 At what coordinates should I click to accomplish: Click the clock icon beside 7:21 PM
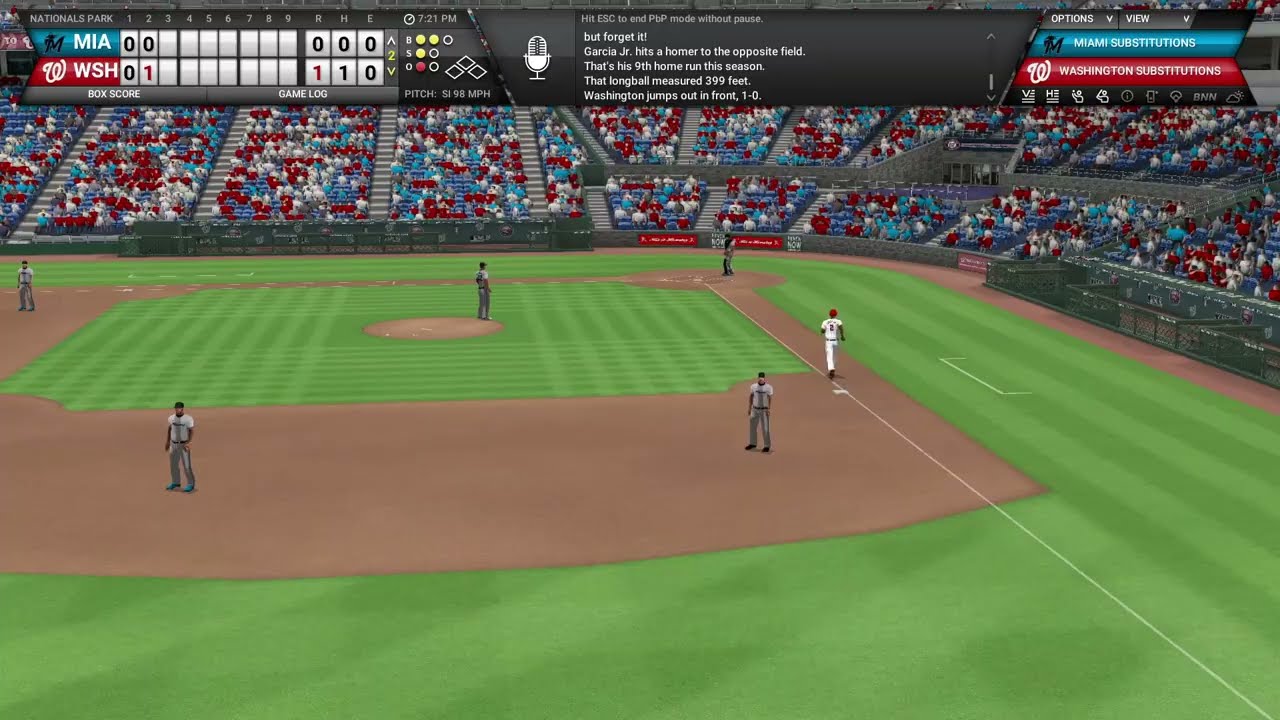(x=410, y=17)
